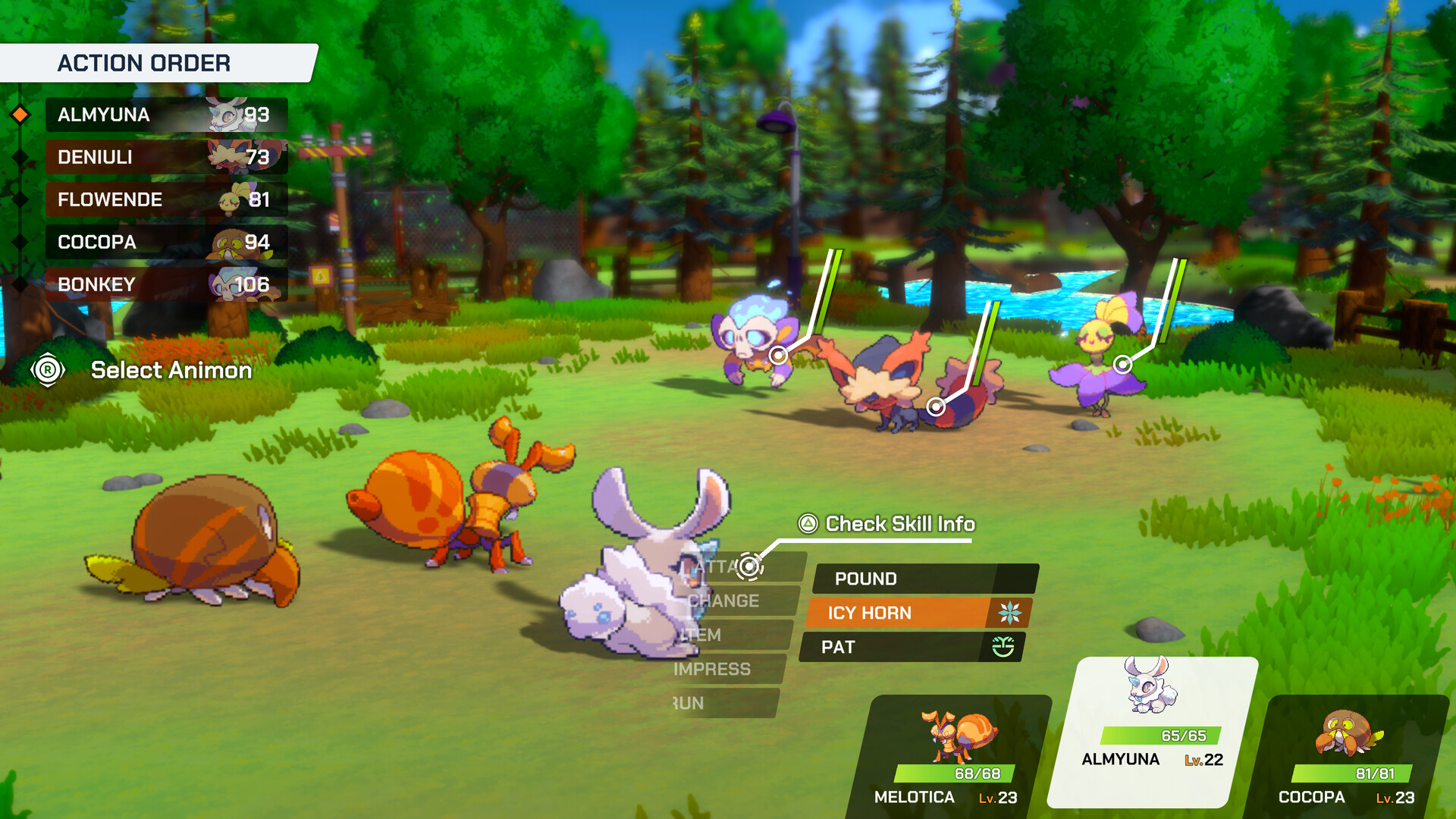Pick Flowende in the action order list
Viewport: 1456px width, 819px height.
point(165,199)
